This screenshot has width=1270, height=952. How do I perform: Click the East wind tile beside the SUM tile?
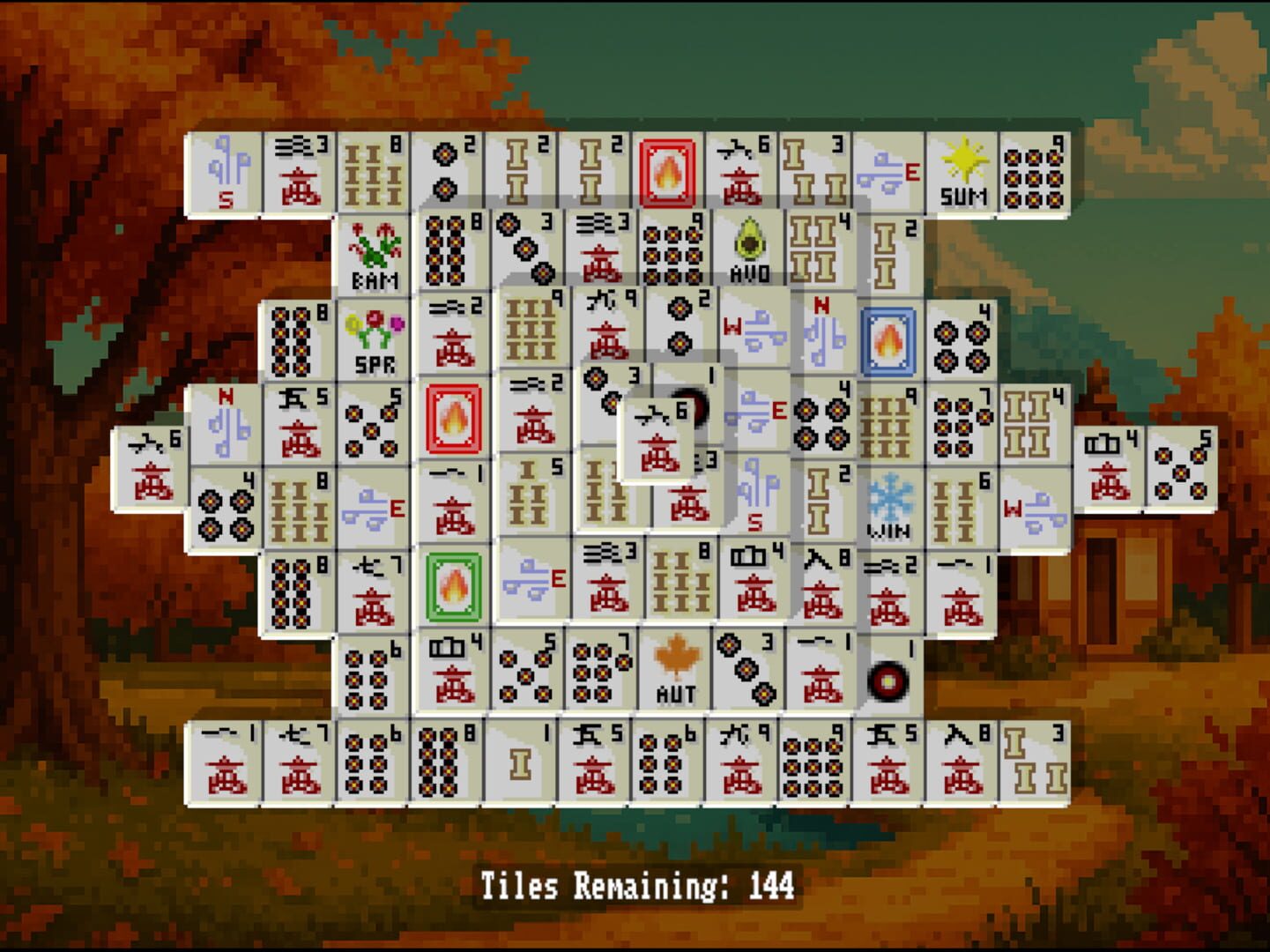point(890,172)
